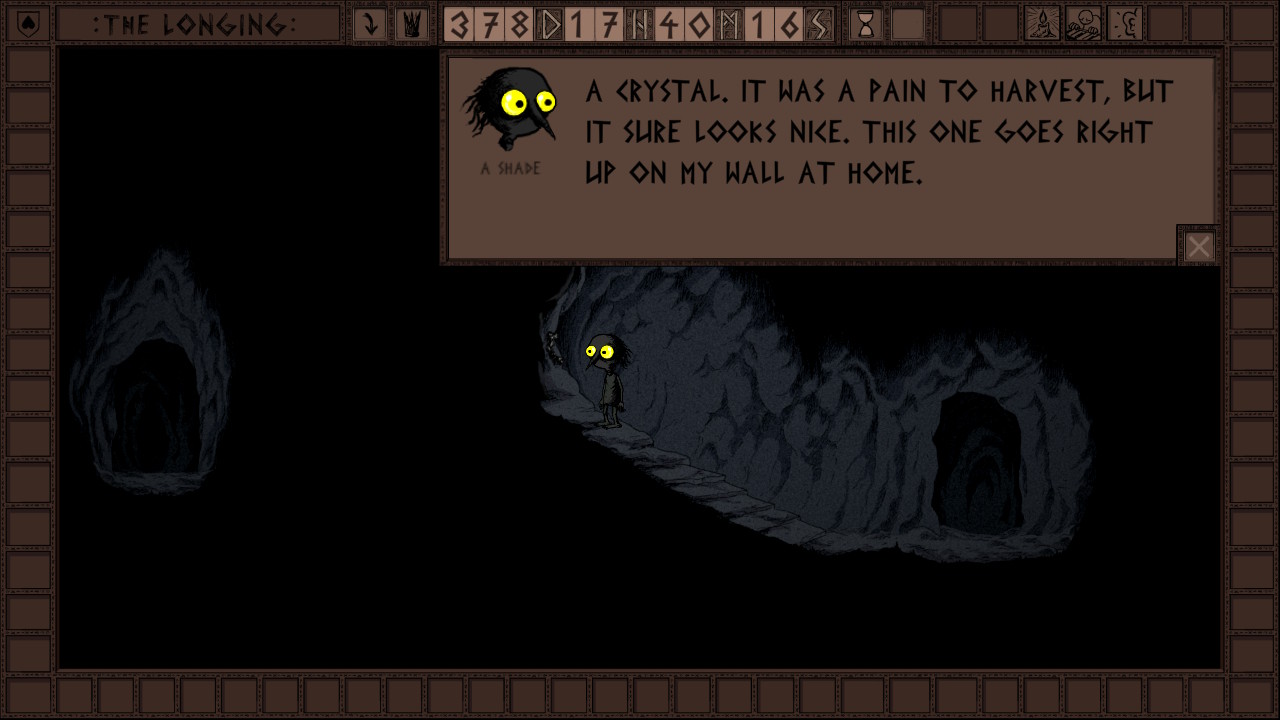Close the Shade's dialogue box

pos(1198,246)
